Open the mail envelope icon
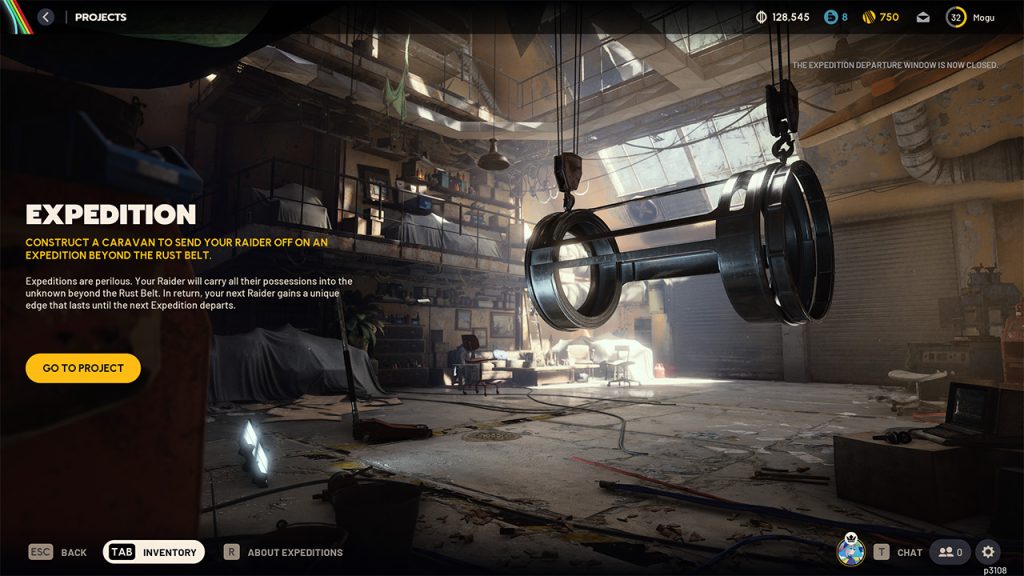This screenshot has height=576, width=1024. pos(923,17)
